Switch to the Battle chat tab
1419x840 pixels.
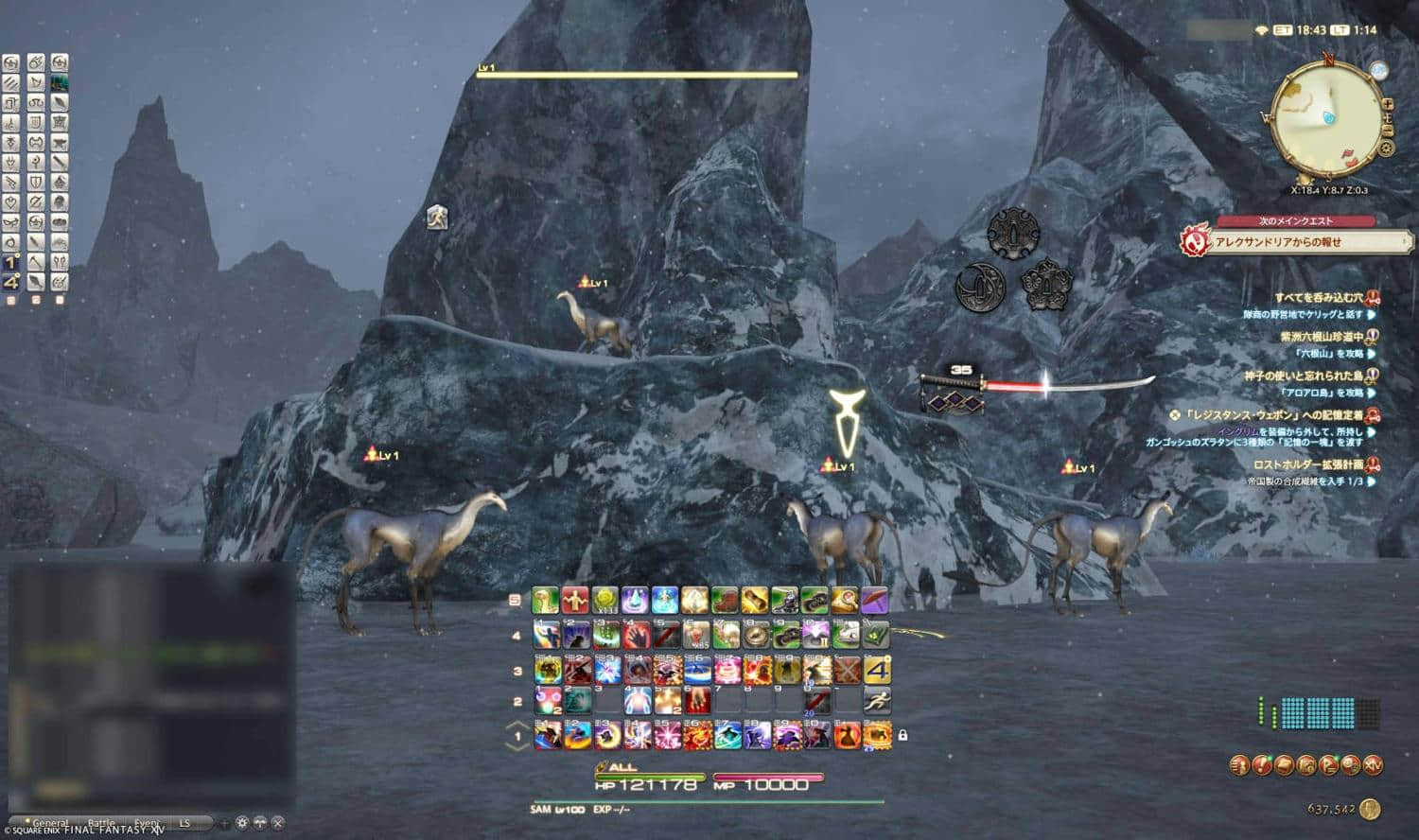pos(100,824)
